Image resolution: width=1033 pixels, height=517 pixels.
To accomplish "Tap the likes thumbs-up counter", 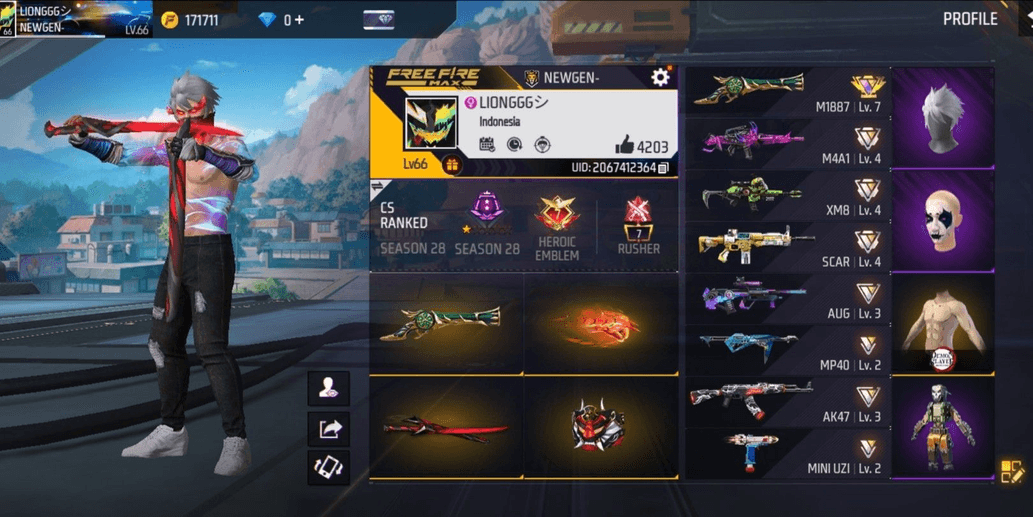I will click(x=640, y=146).
